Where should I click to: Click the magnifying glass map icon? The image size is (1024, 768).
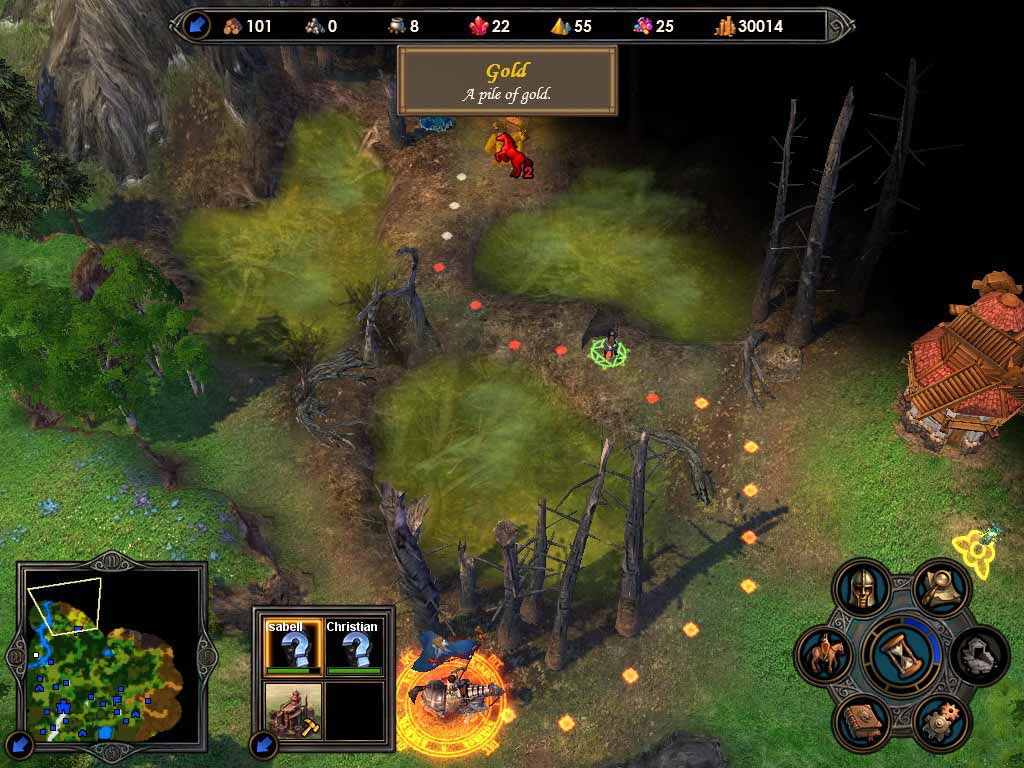tap(941, 589)
